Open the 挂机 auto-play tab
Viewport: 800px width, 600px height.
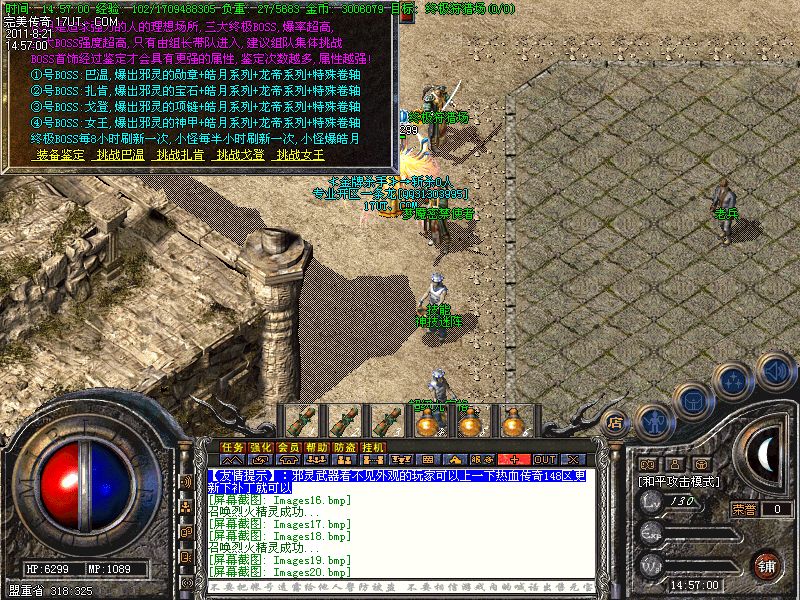click(x=373, y=447)
